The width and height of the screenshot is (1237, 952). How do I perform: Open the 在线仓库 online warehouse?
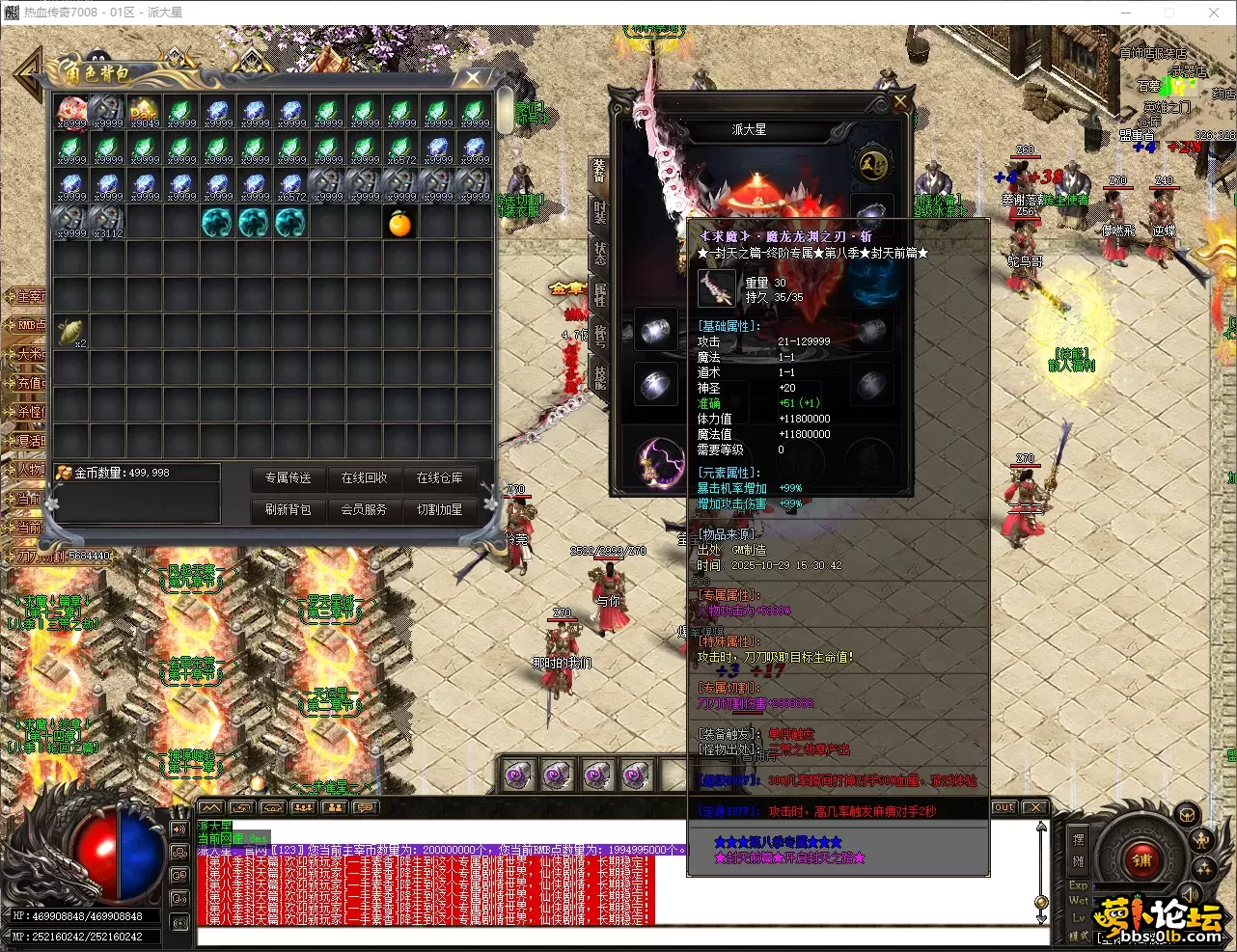click(x=439, y=477)
